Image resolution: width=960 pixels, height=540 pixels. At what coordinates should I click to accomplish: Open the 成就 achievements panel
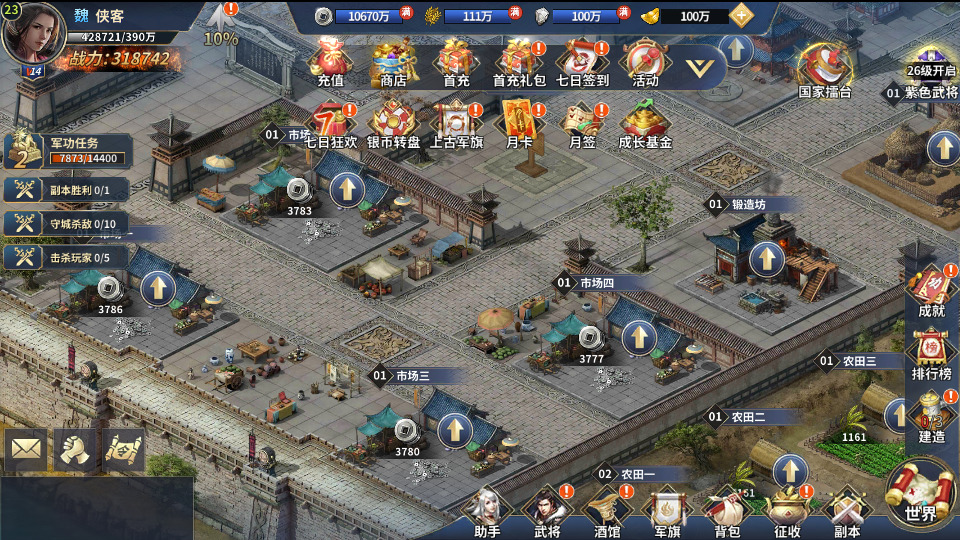[931, 291]
